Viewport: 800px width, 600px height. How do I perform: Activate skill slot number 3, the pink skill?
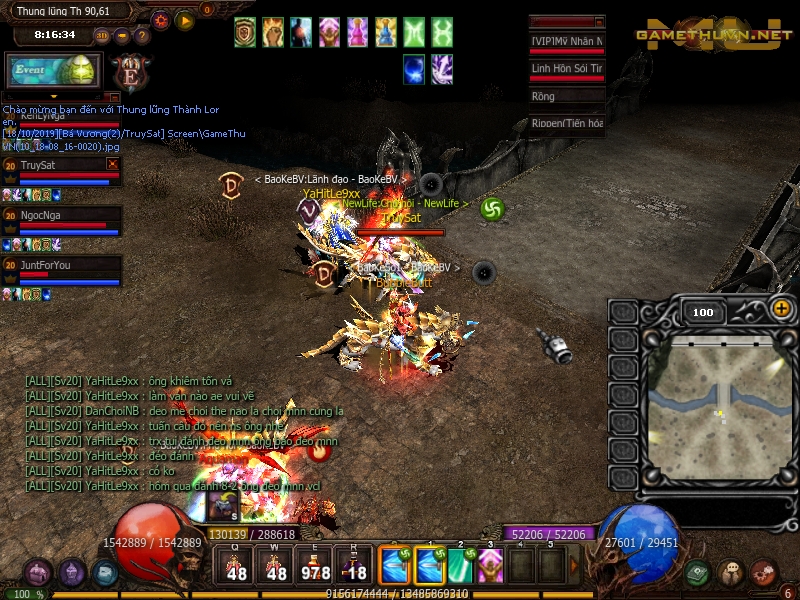click(490, 566)
